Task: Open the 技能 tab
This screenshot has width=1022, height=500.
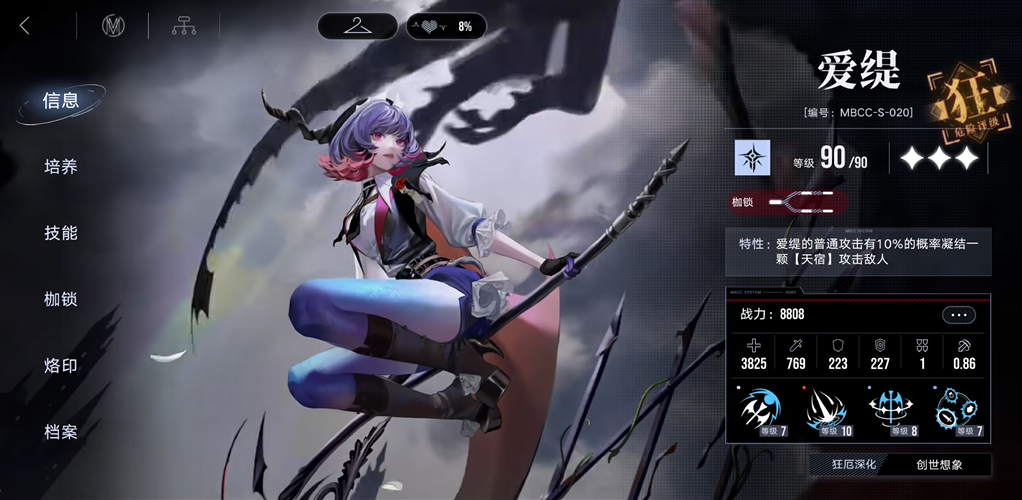Action: point(61,233)
